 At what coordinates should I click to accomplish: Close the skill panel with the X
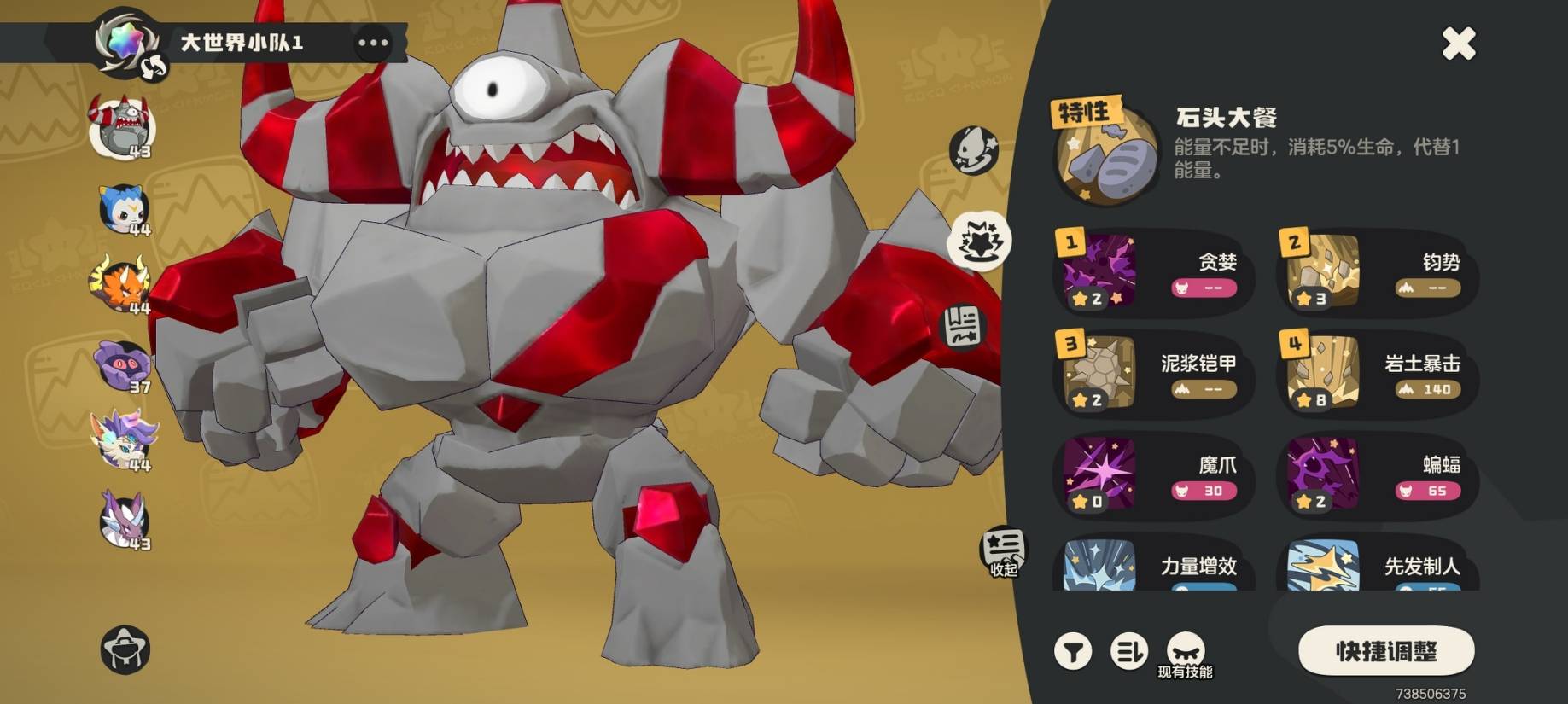click(1458, 44)
